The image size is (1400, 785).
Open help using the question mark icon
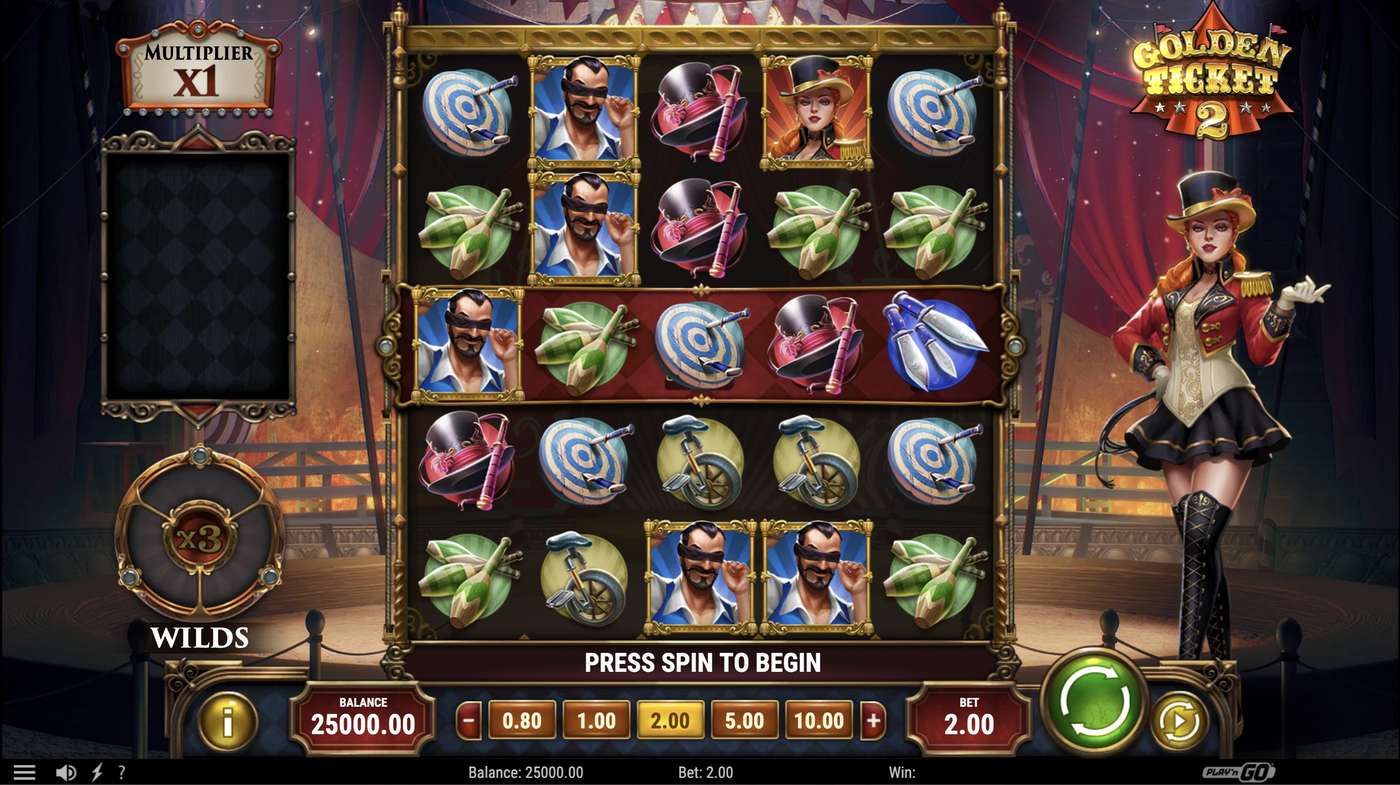pos(122,771)
